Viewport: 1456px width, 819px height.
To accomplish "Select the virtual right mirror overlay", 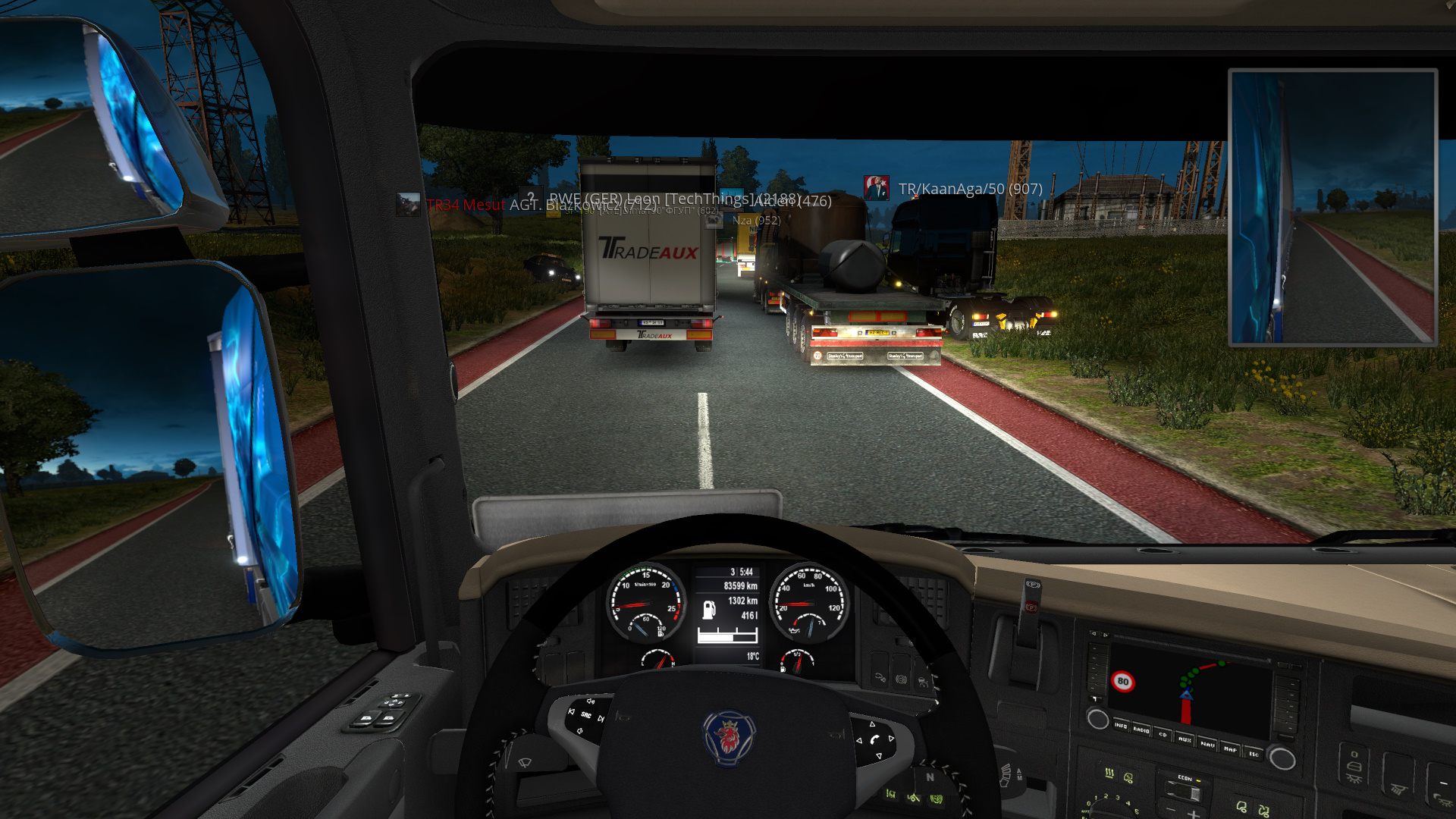I will tap(1332, 207).
